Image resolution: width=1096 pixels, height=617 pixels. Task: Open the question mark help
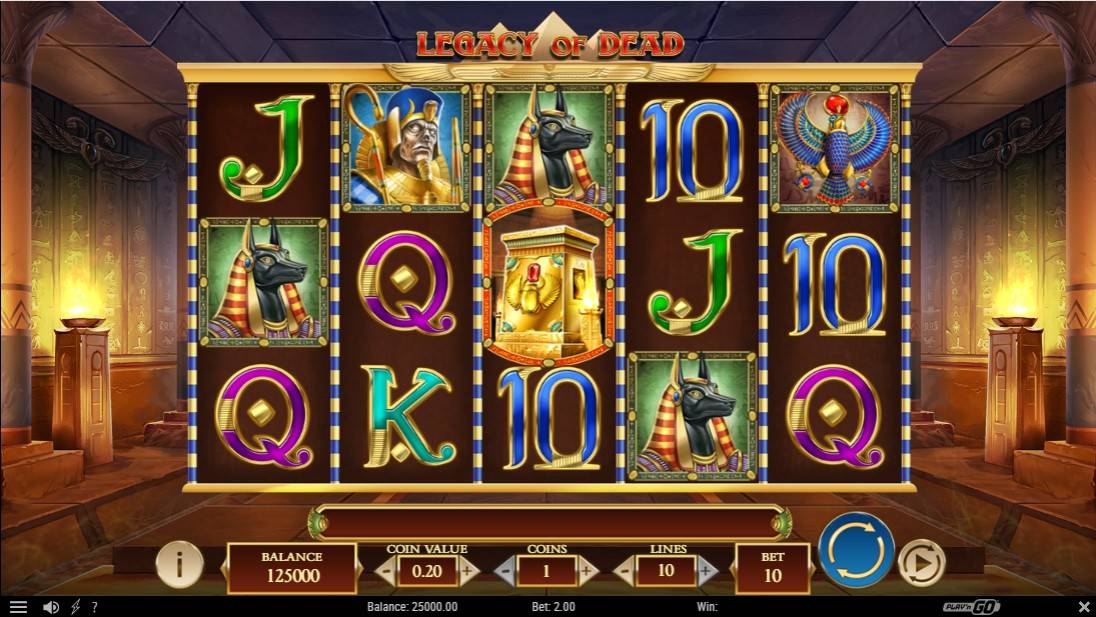click(95, 607)
